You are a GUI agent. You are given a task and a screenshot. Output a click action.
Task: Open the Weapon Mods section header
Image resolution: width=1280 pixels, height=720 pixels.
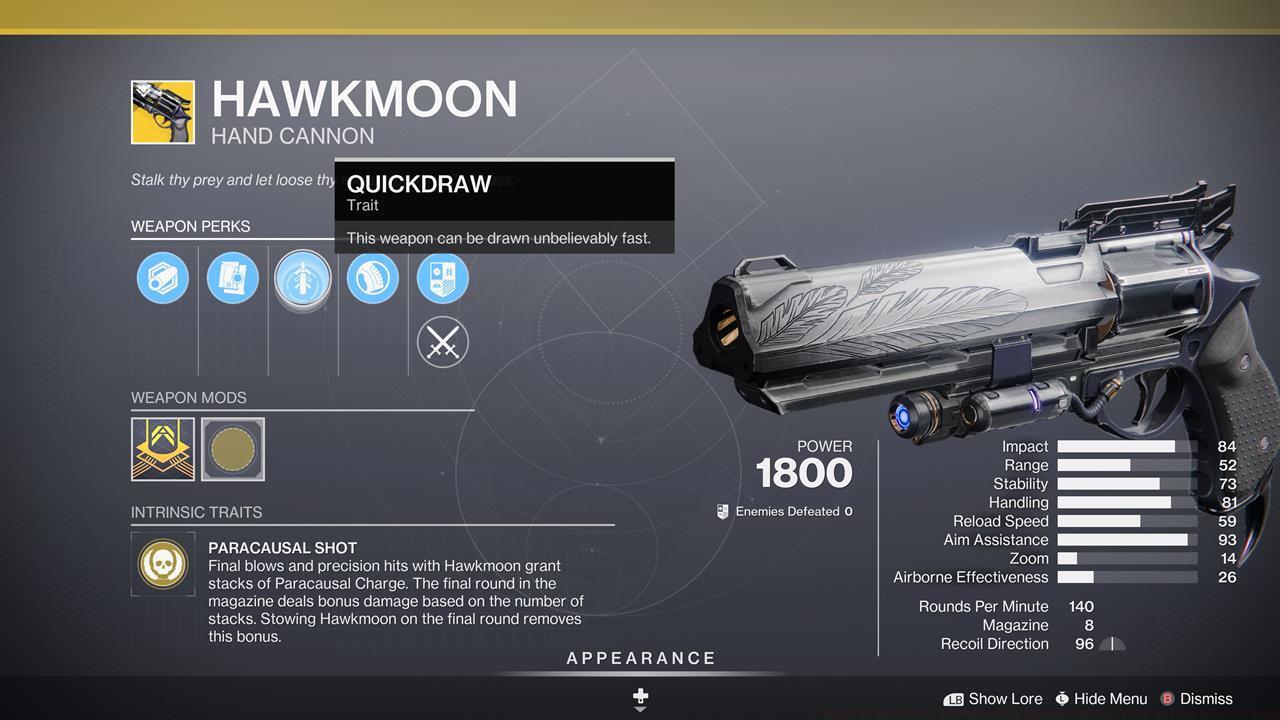click(x=190, y=398)
